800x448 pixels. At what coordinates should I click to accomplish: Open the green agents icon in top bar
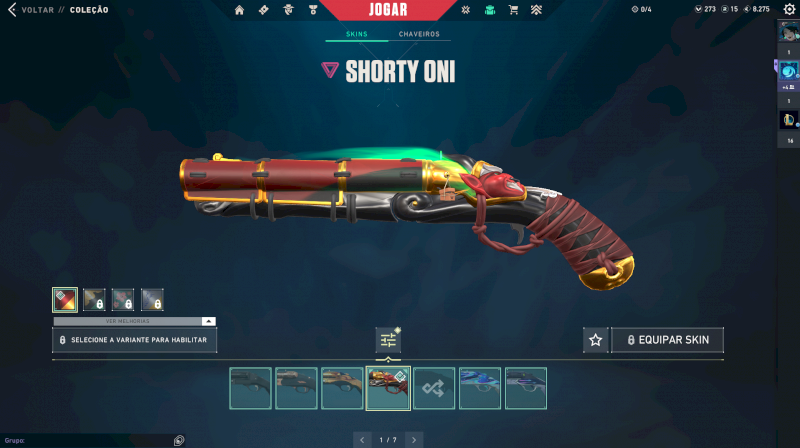coord(489,10)
